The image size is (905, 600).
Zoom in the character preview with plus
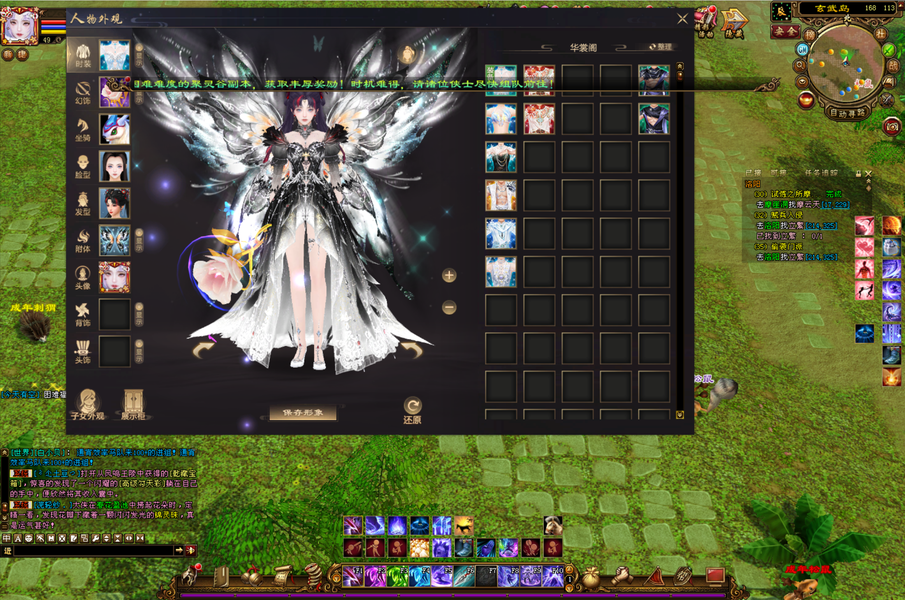coord(449,275)
